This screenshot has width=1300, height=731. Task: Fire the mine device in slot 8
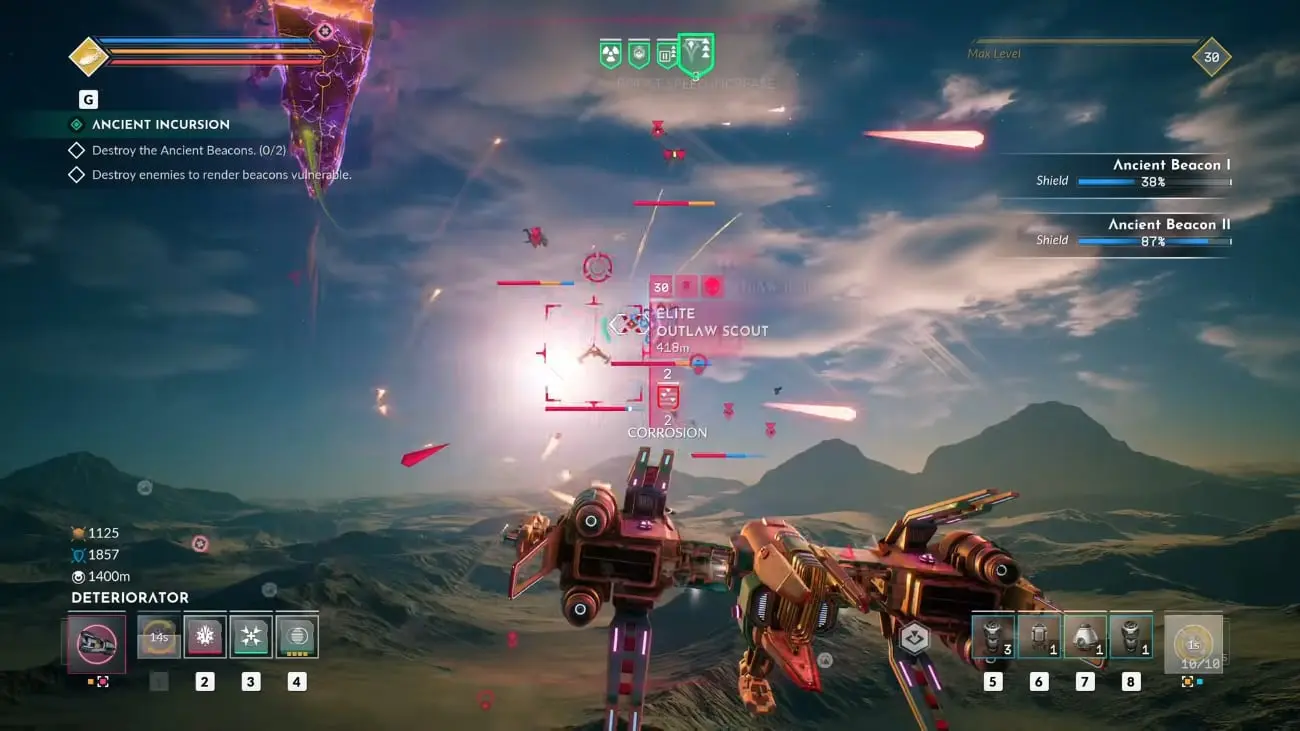click(x=1130, y=635)
